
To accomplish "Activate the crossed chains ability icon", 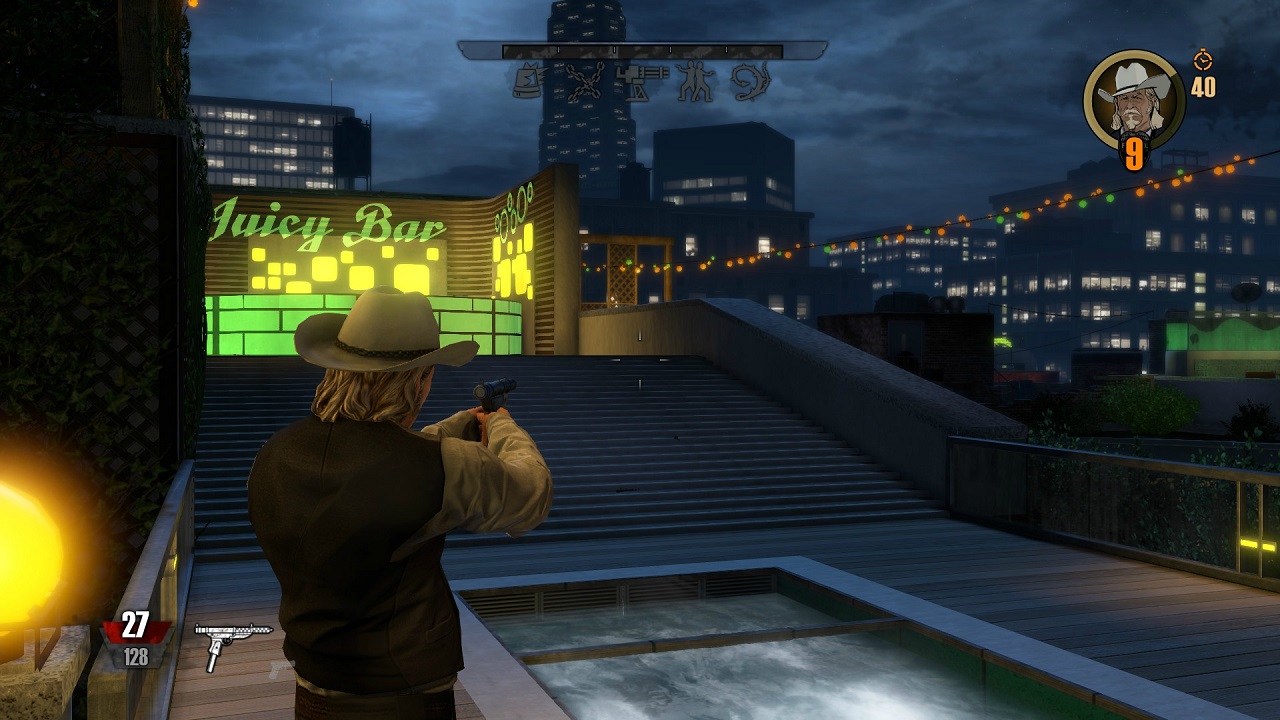I will [x=585, y=81].
